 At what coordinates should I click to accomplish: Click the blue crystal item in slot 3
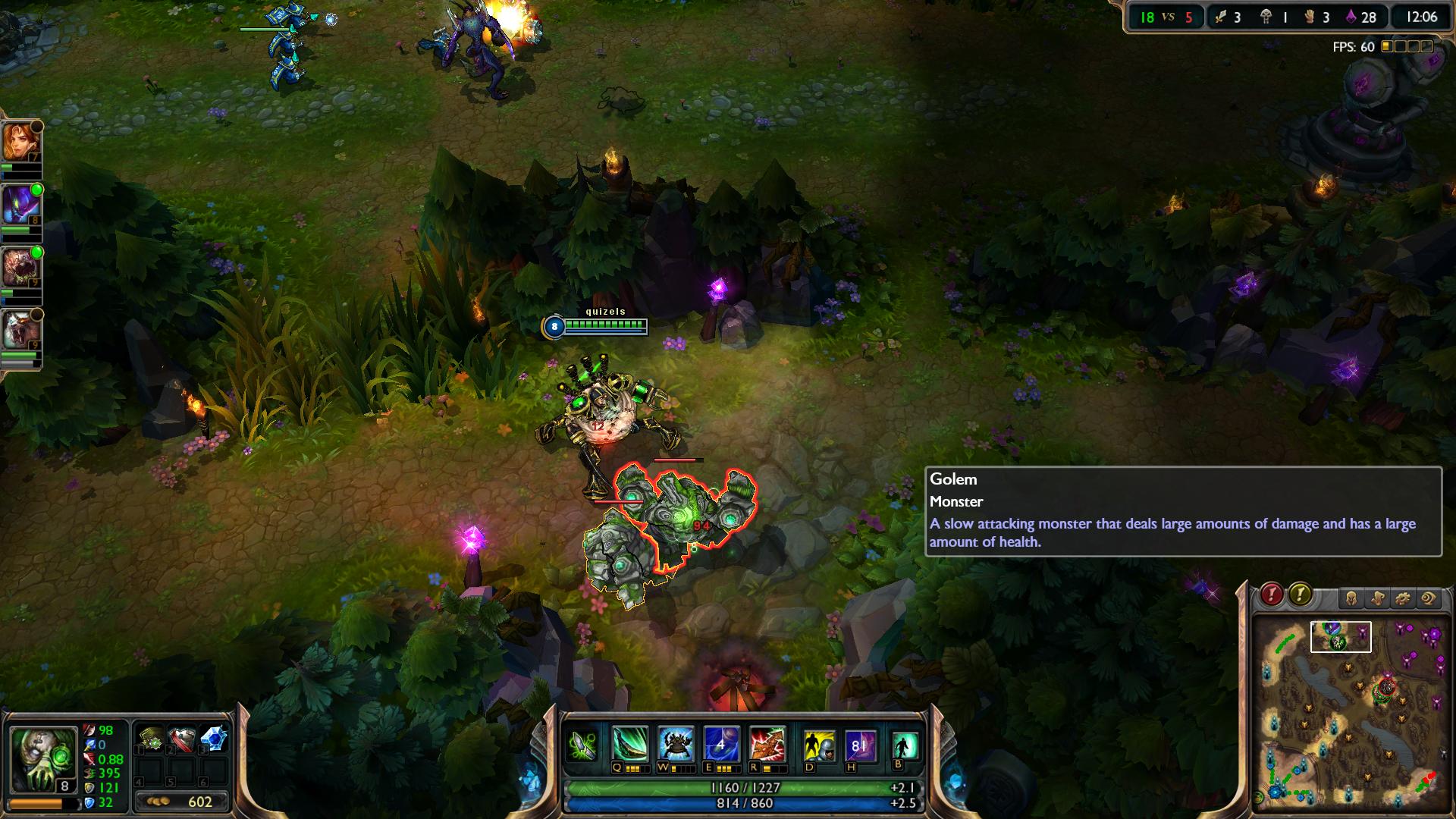[214, 739]
